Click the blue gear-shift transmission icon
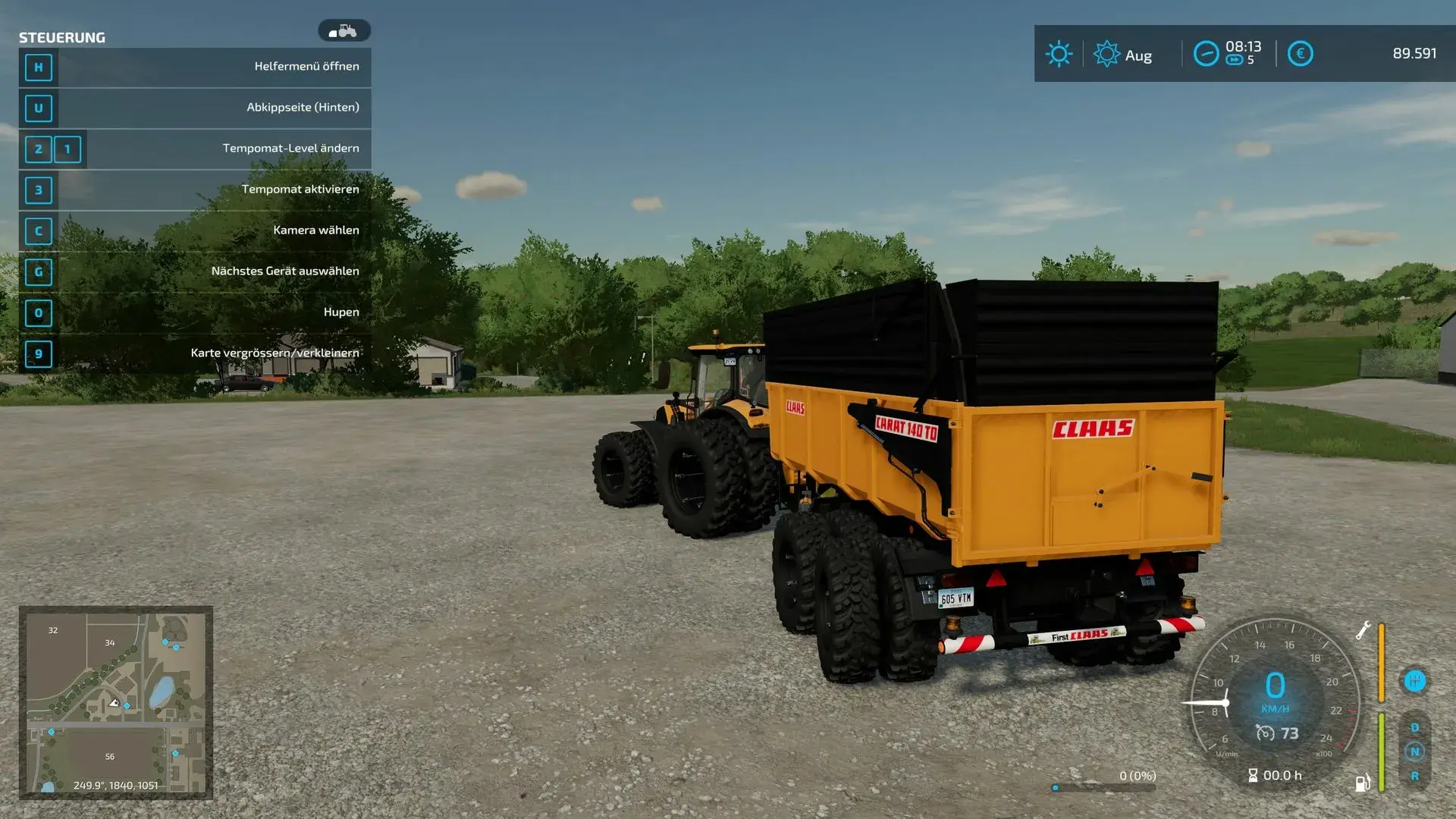The image size is (1456, 819). click(1415, 680)
